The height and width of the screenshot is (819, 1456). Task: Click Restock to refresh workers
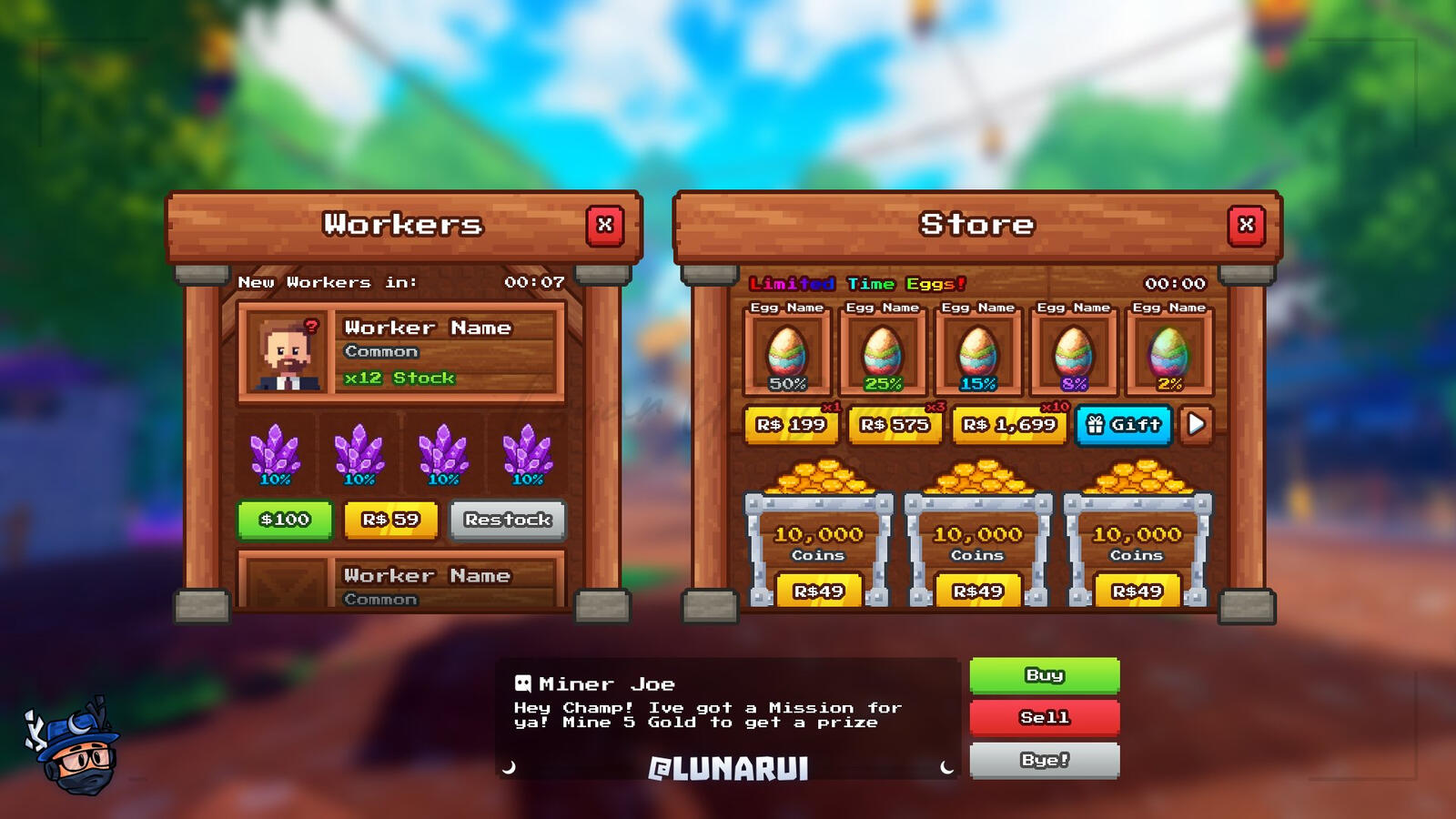(509, 520)
